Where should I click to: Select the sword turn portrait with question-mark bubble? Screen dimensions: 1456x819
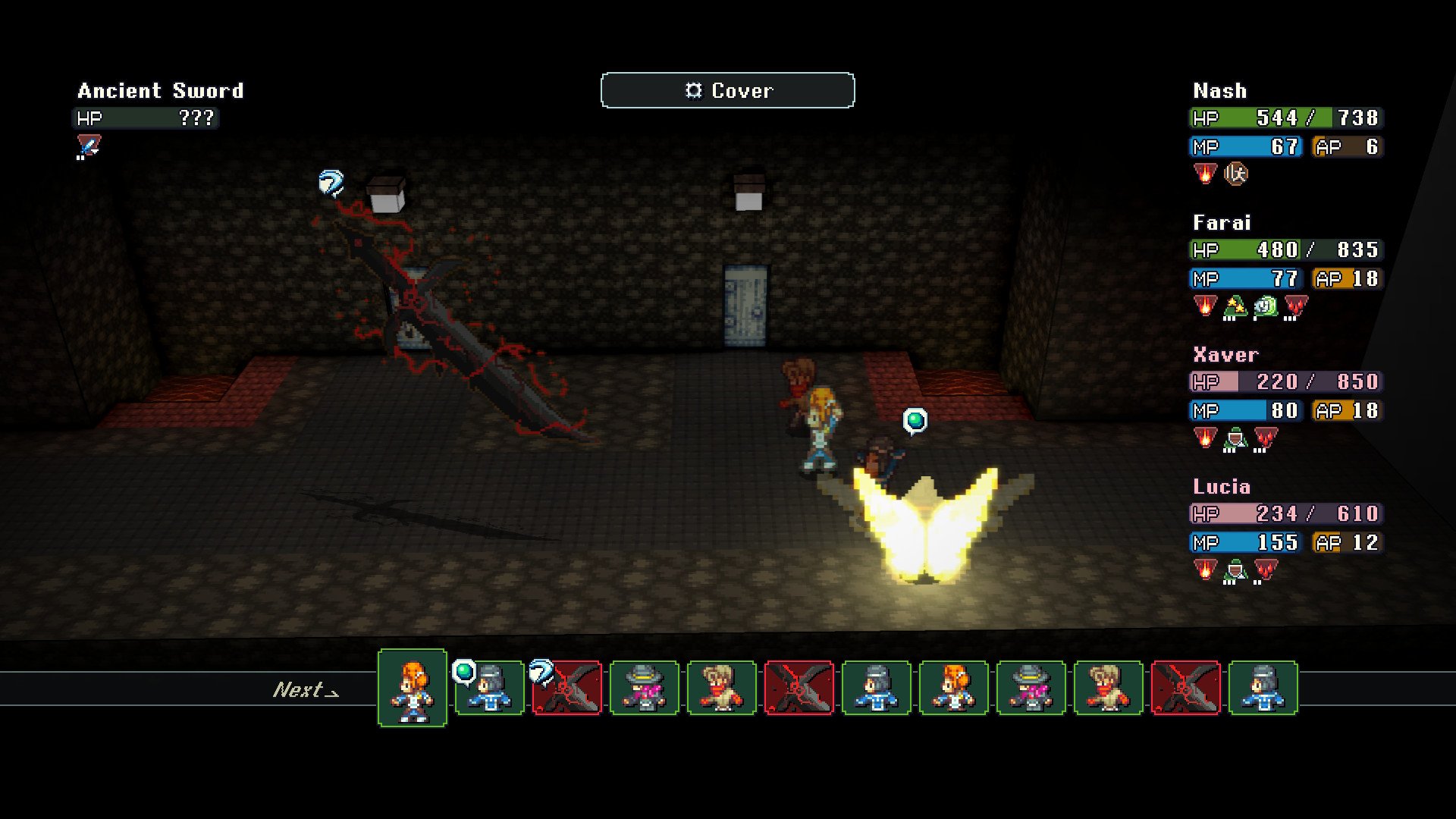(x=568, y=688)
